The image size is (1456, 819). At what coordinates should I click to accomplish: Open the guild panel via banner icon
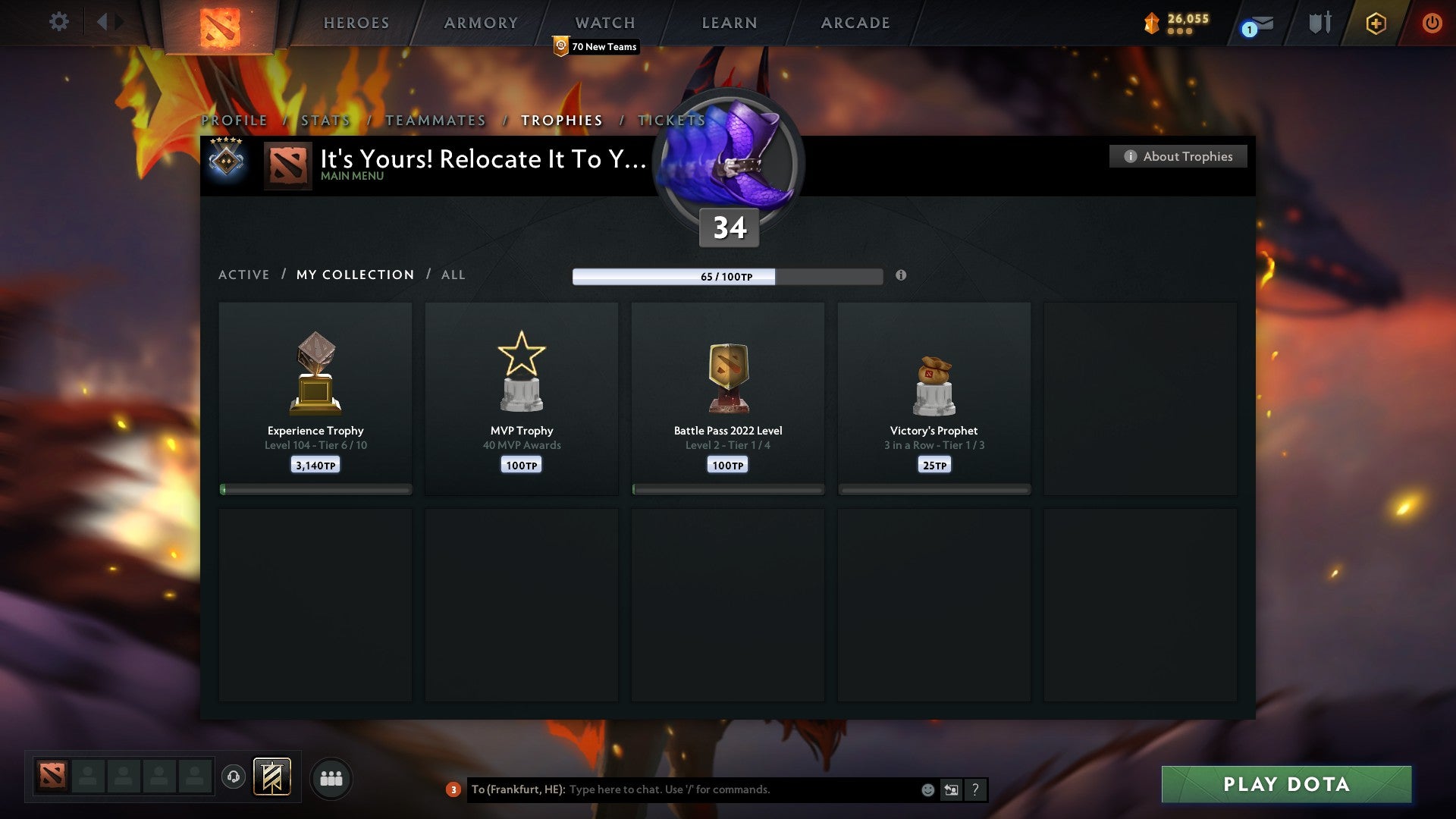coord(271,777)
